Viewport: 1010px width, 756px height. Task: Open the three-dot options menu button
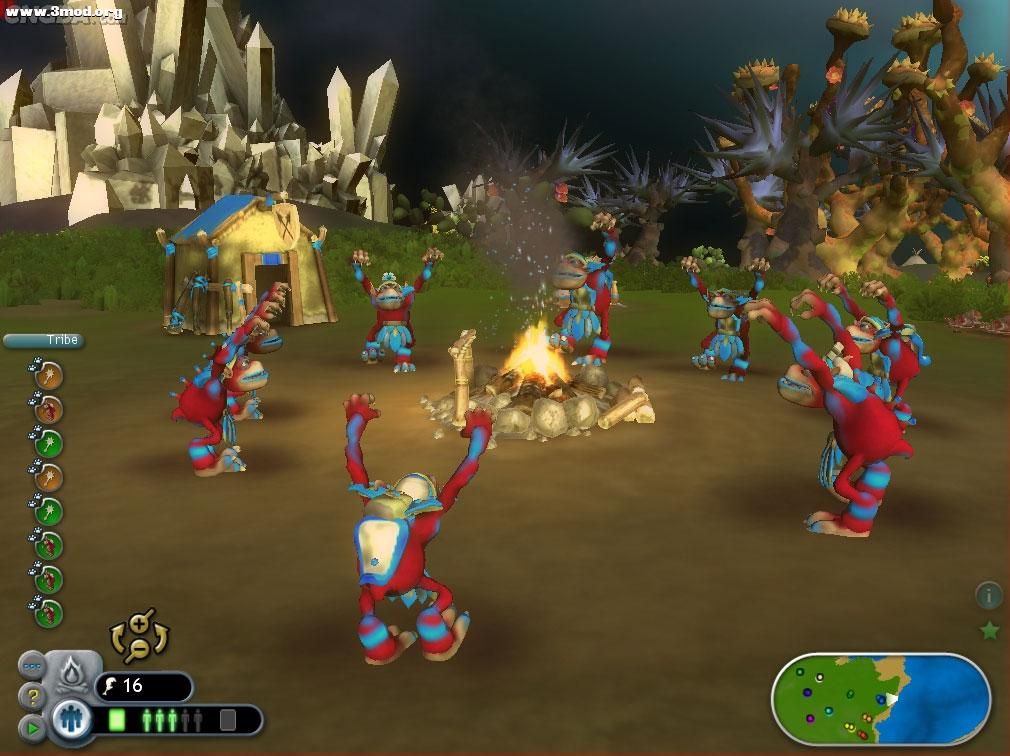tap(32, 666)
